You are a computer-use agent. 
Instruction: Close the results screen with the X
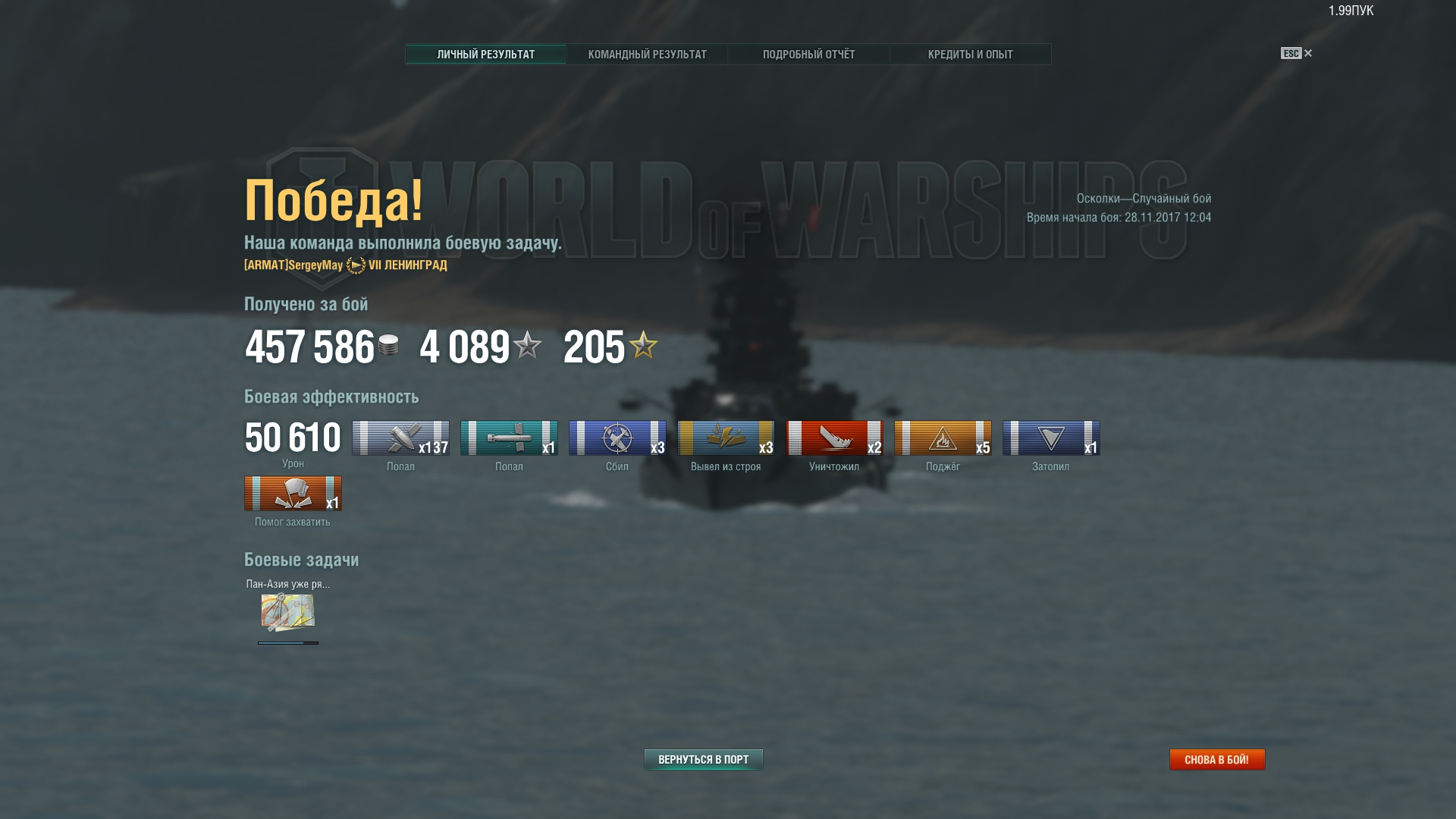pos(1307,53)
